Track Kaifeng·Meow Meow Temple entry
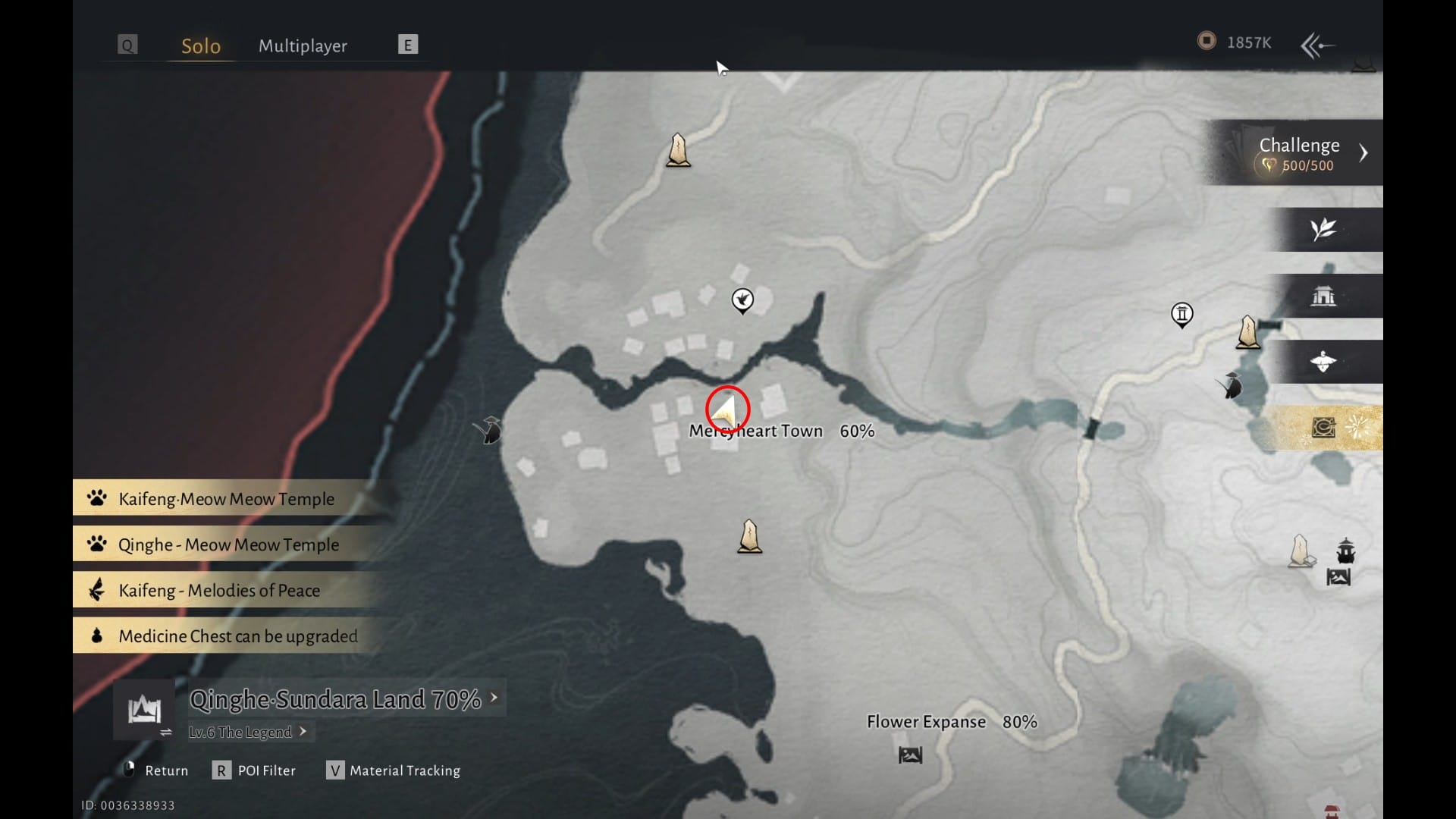The image size is (1456, 819). click(226, 499)
